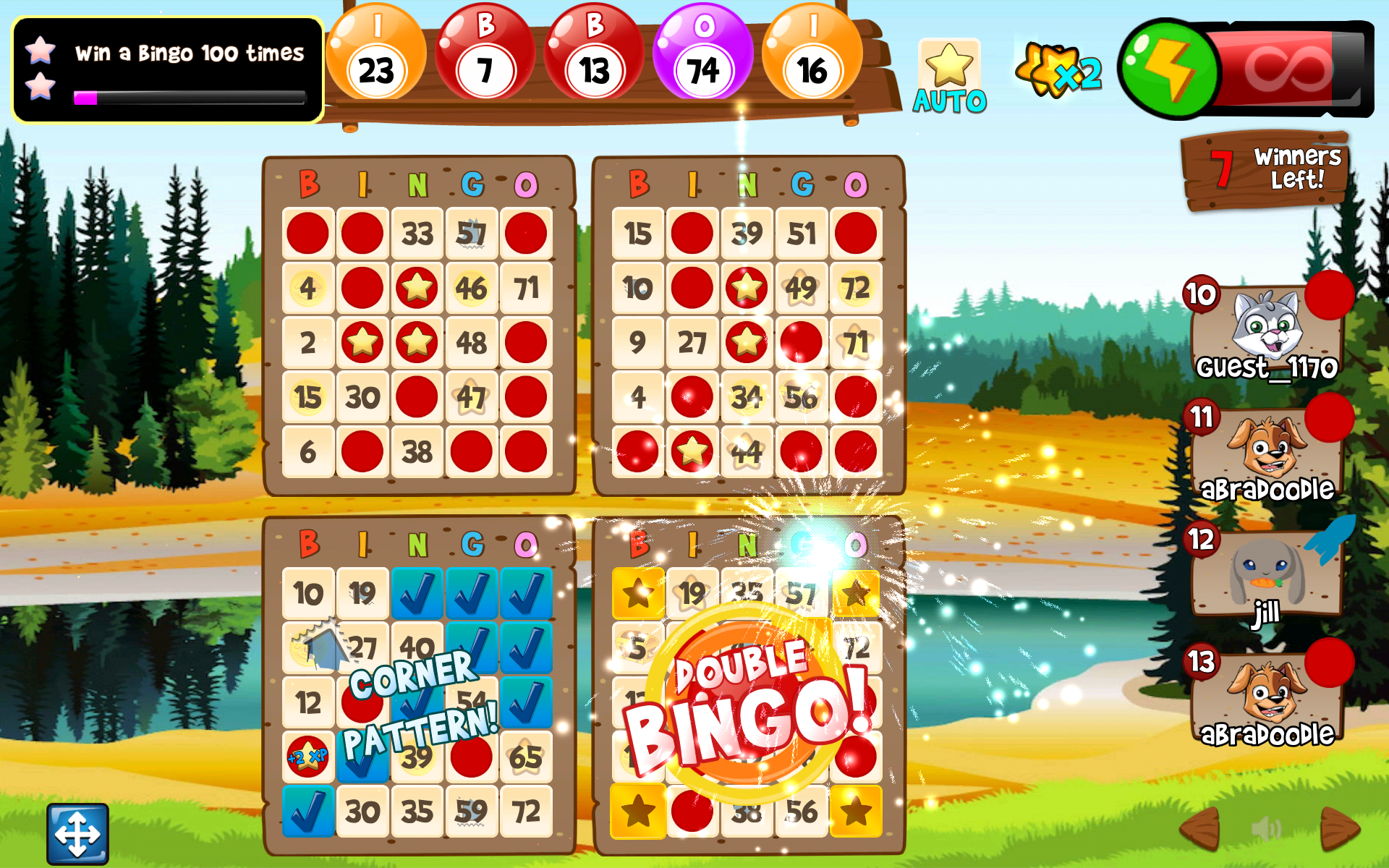Viewport: 1389px width, 868px height.
Task: Mark the number 34 tile
Action: (x=747, y=397)
